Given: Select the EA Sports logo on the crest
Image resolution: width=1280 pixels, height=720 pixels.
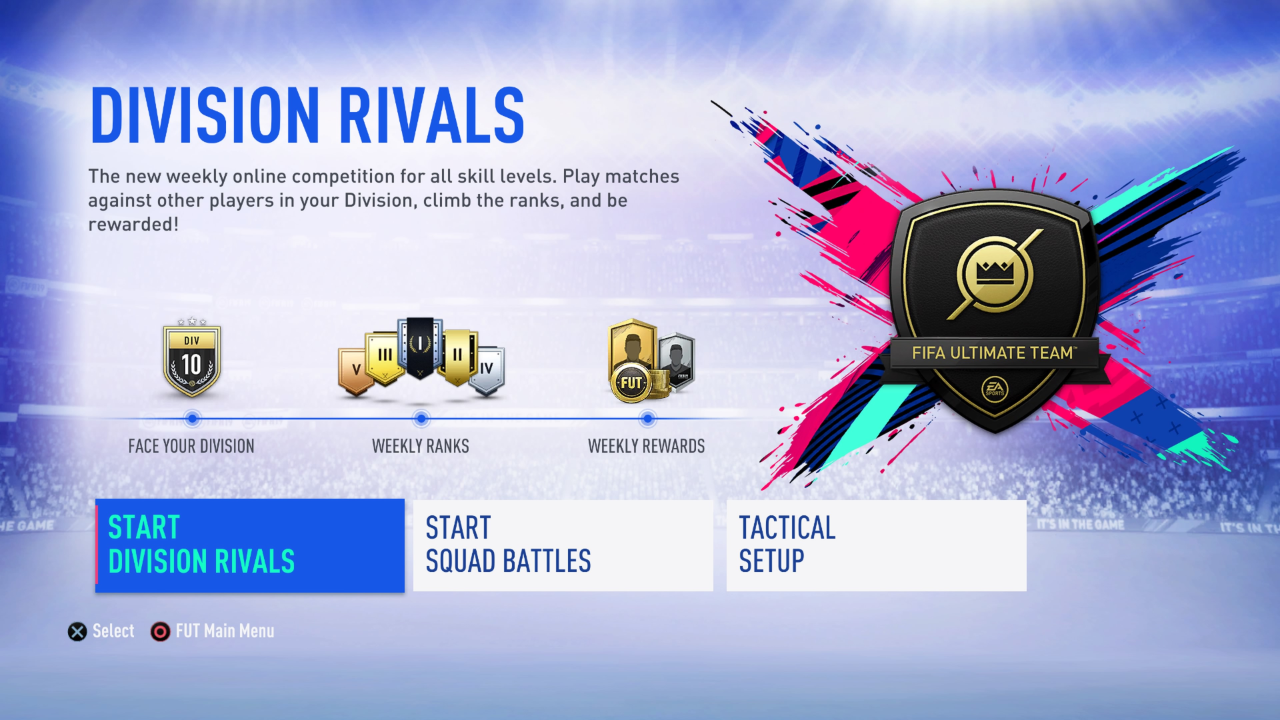Looking at the screenshot, I should 995,388.
